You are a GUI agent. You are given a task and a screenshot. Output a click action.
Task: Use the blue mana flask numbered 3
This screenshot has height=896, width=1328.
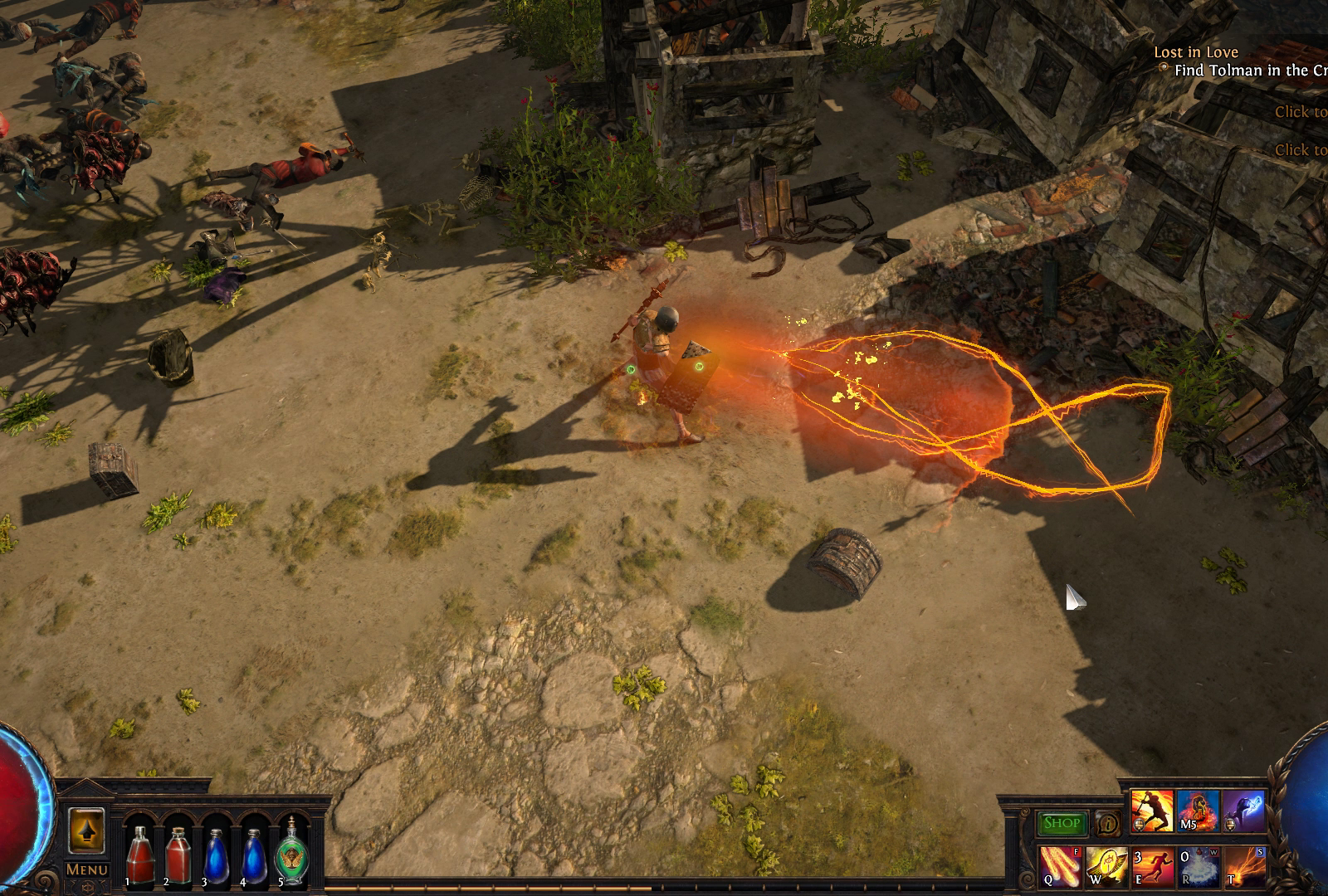click(x=216, y=855)
